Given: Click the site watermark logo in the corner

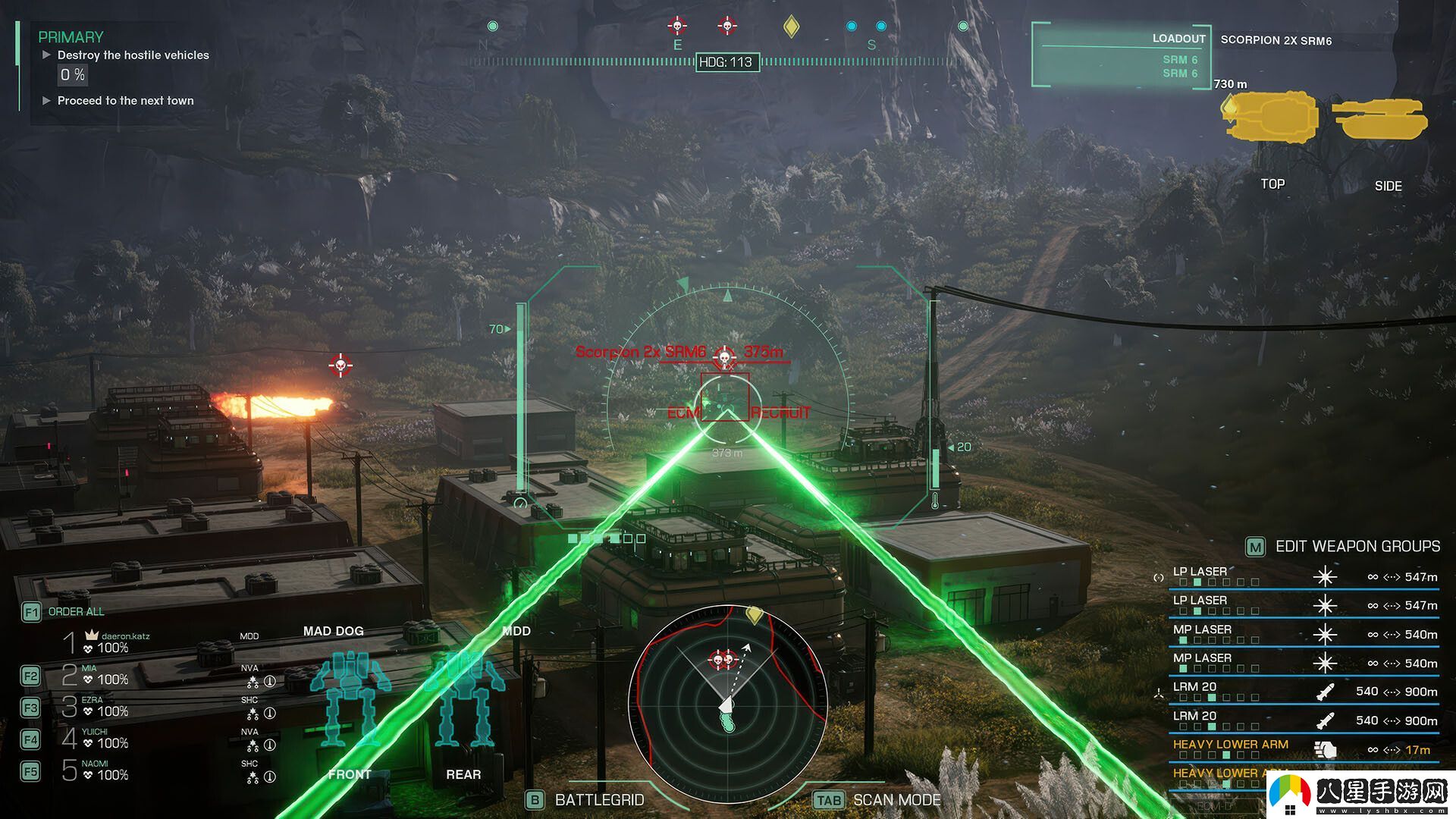Looking at the screenshot, I should point(1363,795).
